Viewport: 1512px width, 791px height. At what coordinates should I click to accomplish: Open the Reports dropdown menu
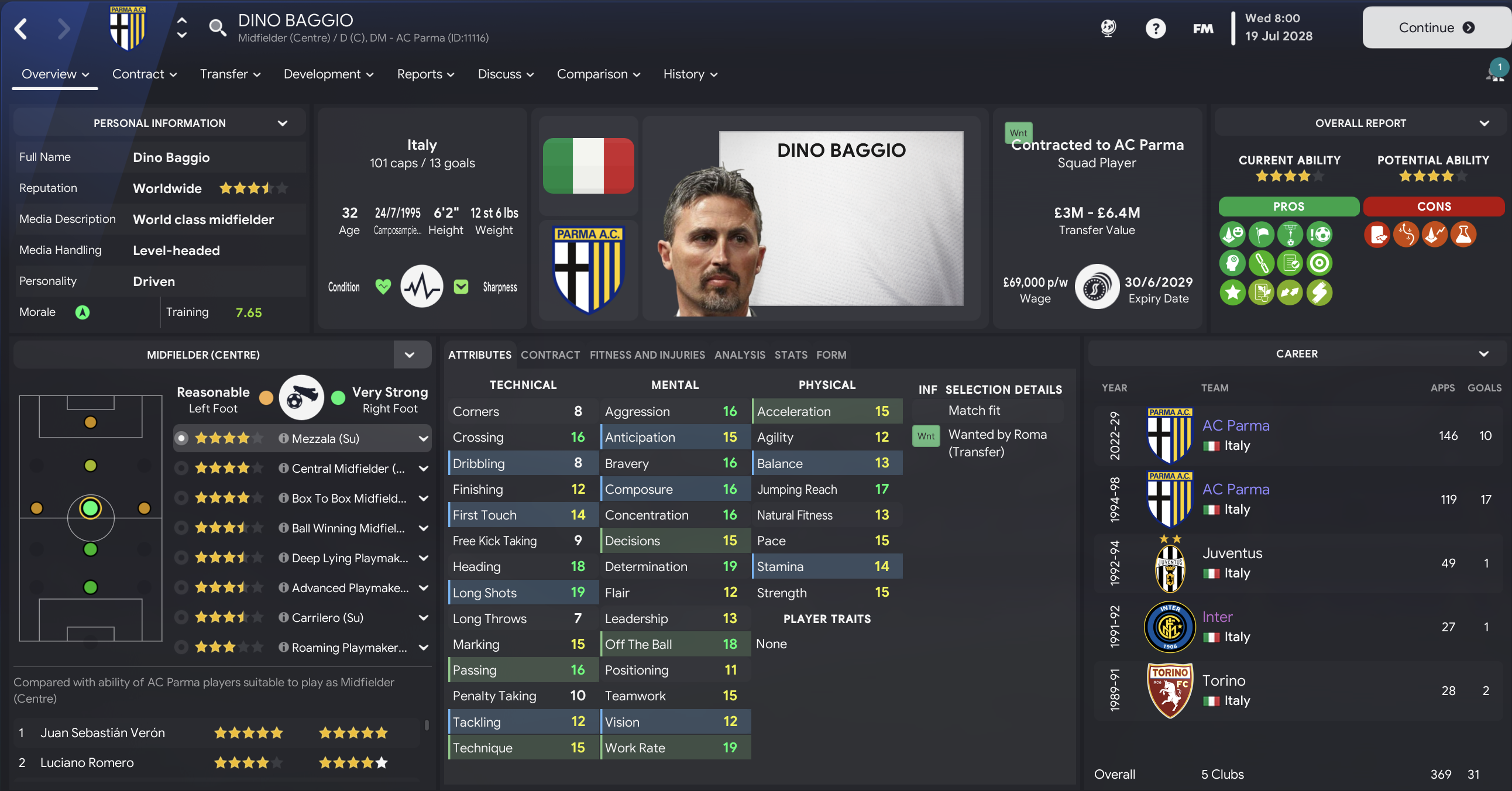(x=425, y=74)
